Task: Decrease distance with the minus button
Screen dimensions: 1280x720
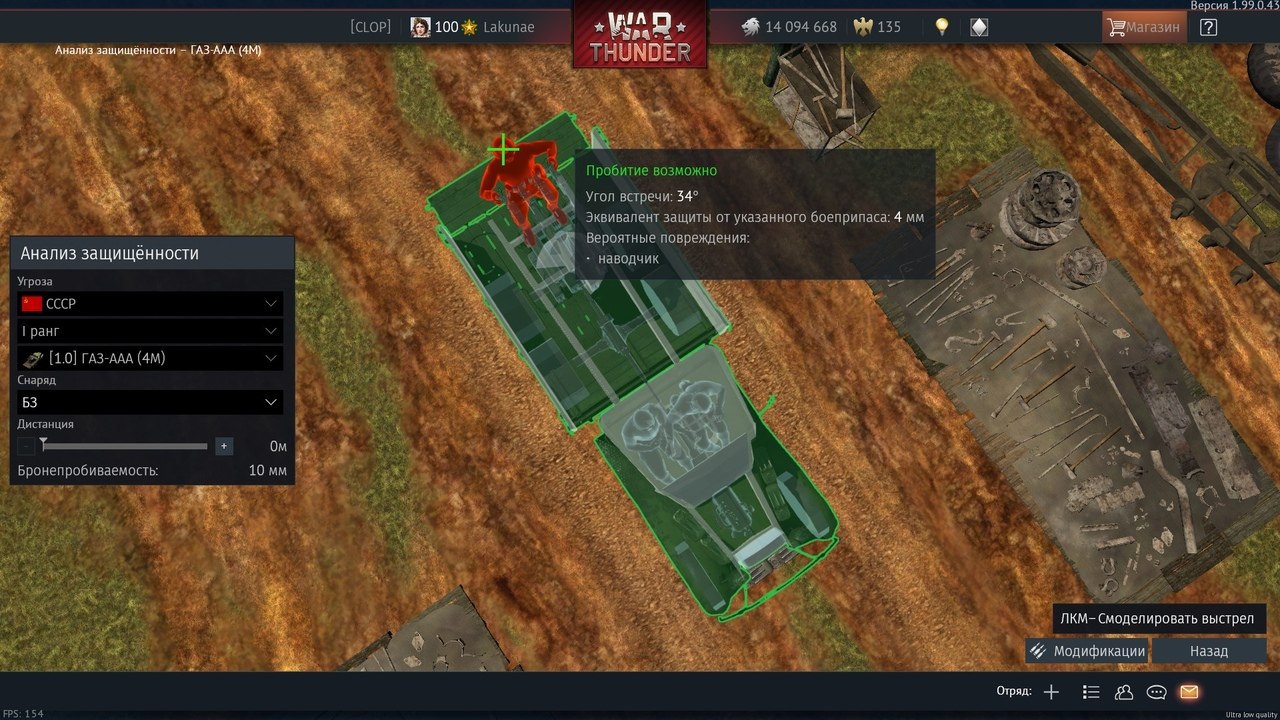Action: point(26,446)
